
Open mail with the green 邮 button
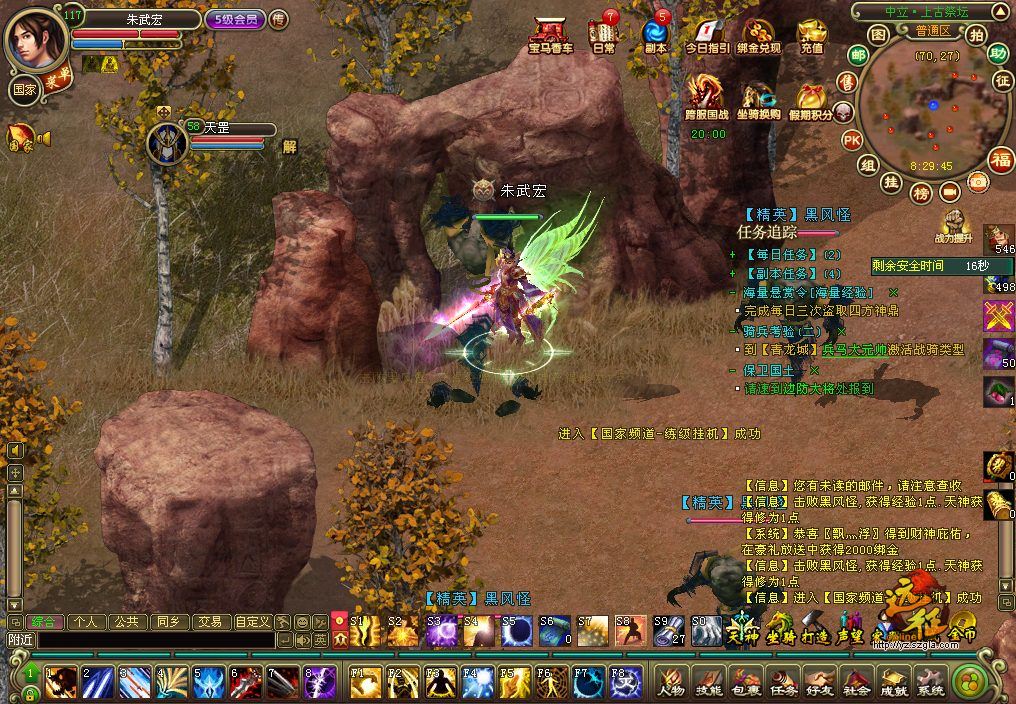857,54
